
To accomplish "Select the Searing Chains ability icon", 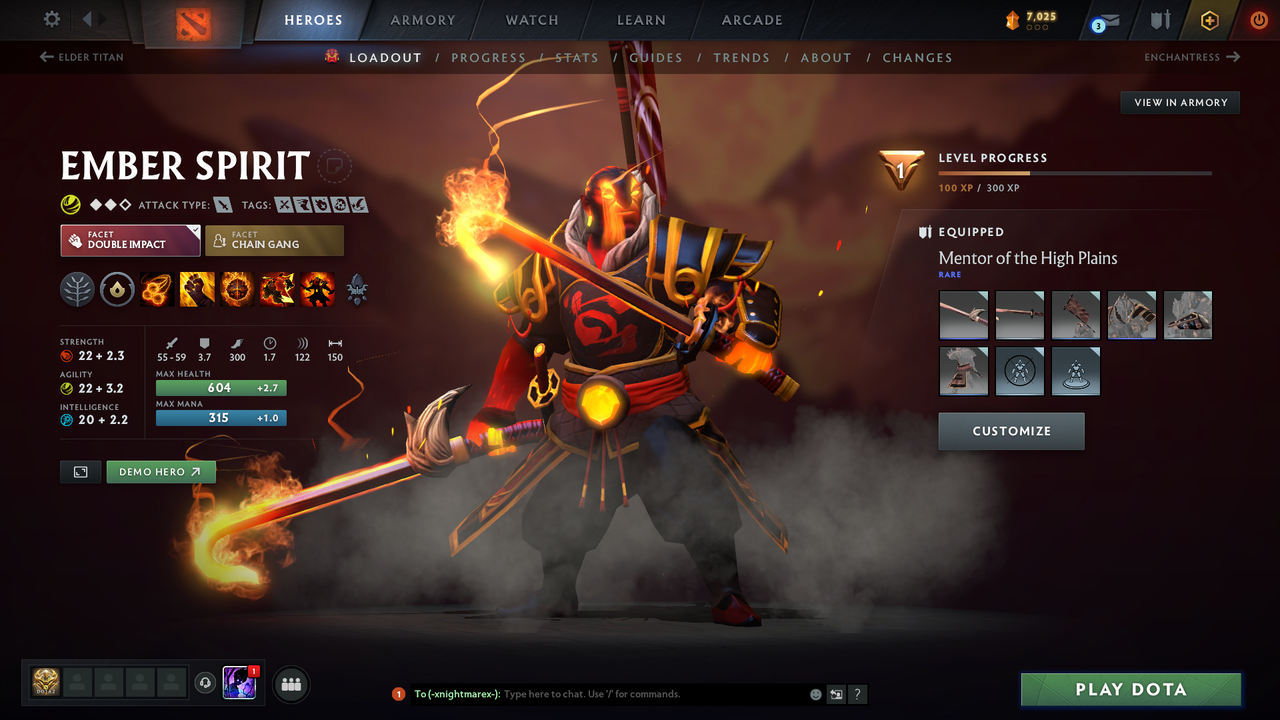I will click(x=157, y=289).
